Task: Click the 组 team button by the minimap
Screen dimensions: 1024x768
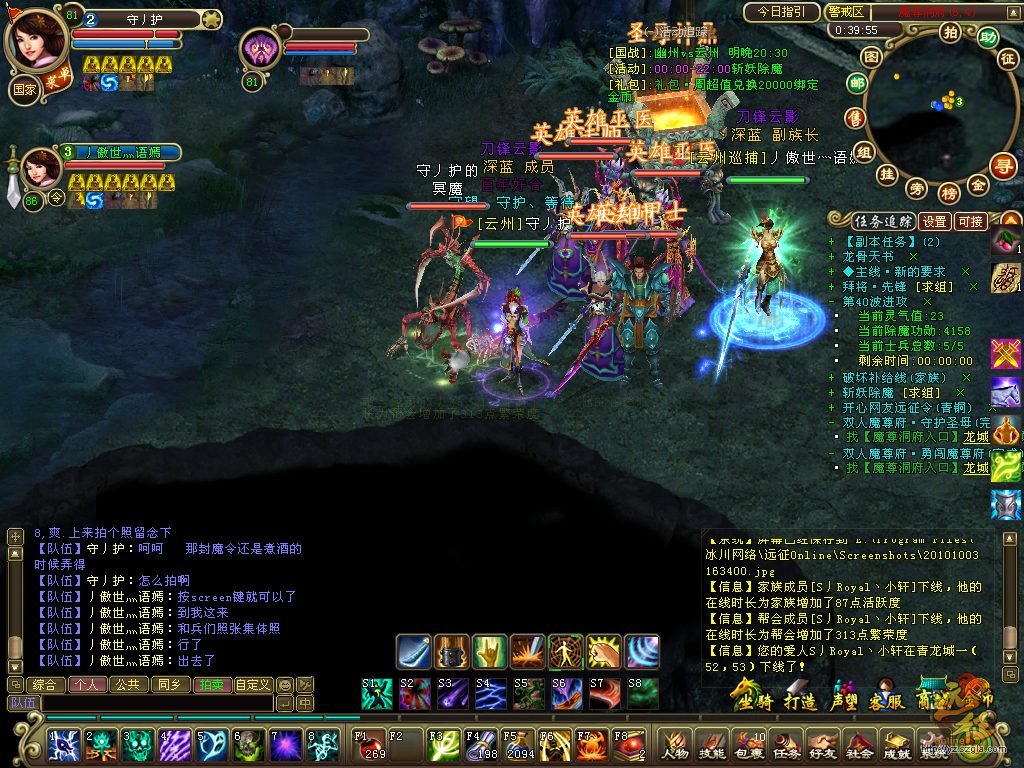Action: (x=864, y=151)
